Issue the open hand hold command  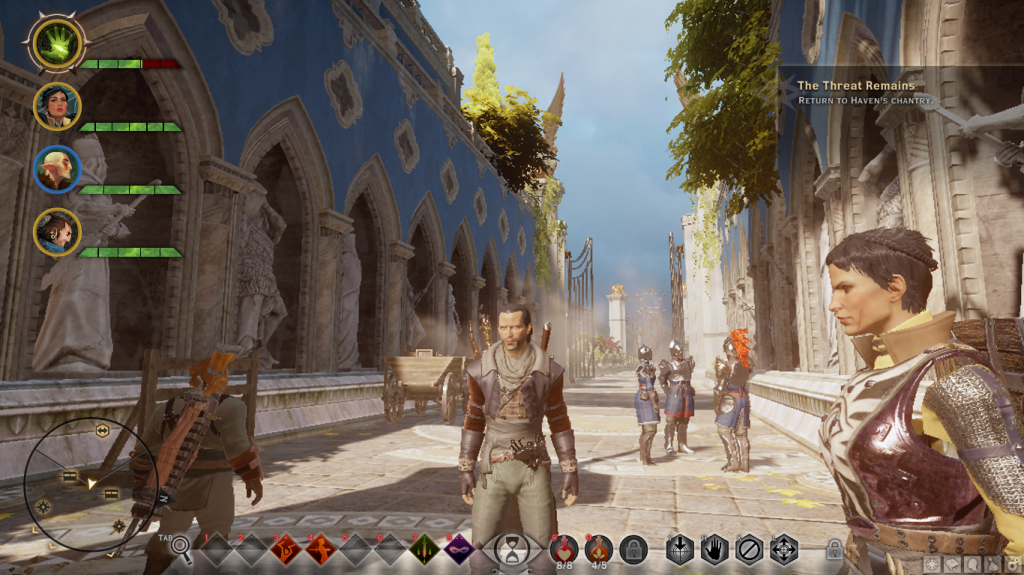click(714, 548)
